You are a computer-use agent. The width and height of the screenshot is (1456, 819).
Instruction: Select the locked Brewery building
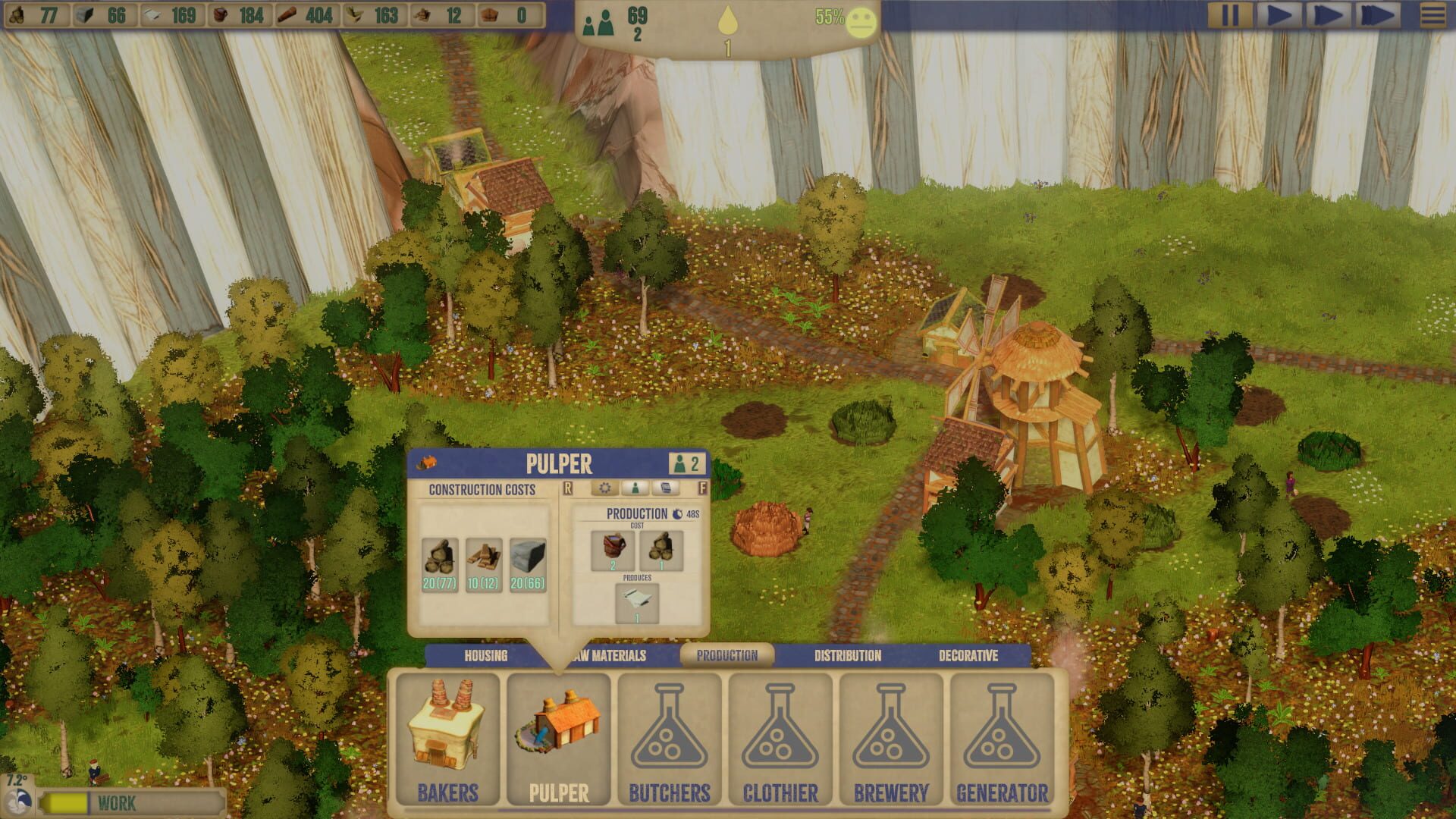891,739
